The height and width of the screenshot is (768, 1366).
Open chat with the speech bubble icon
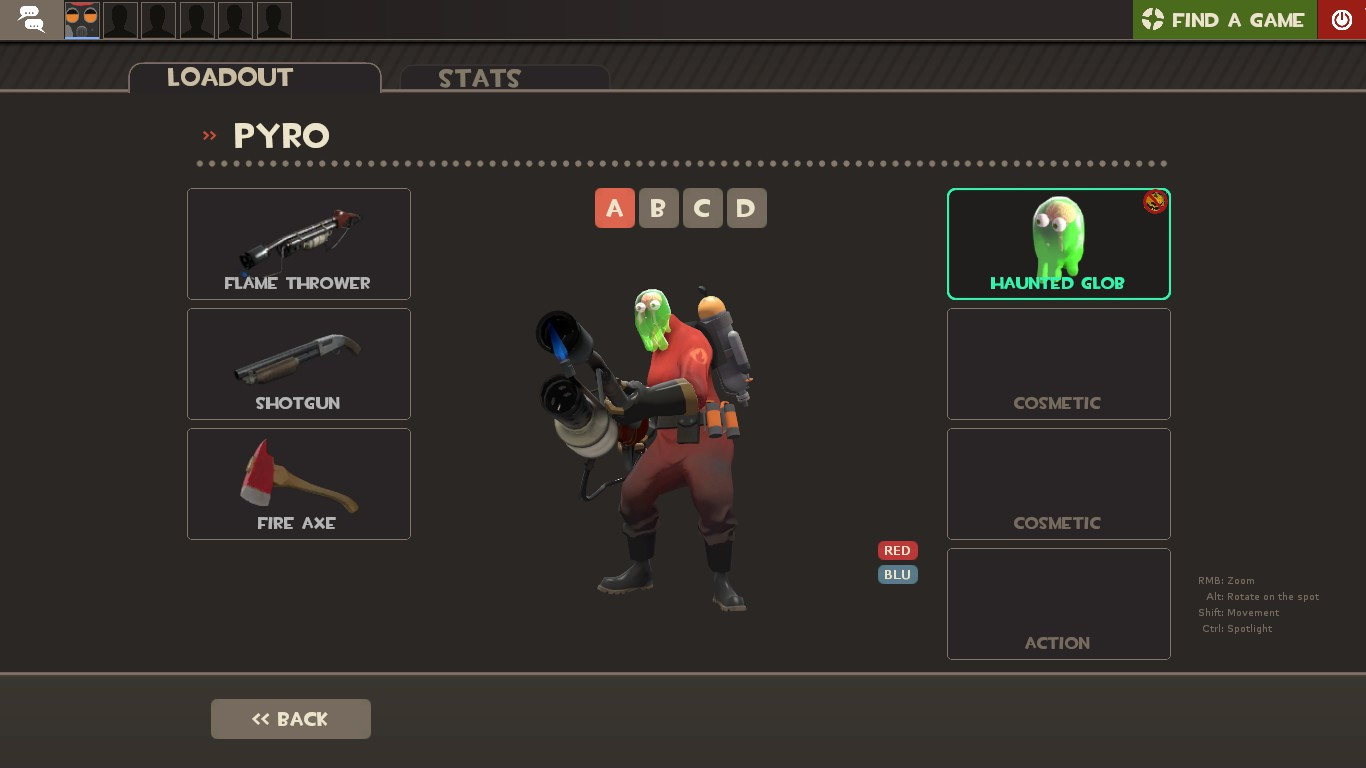point(30,19)
